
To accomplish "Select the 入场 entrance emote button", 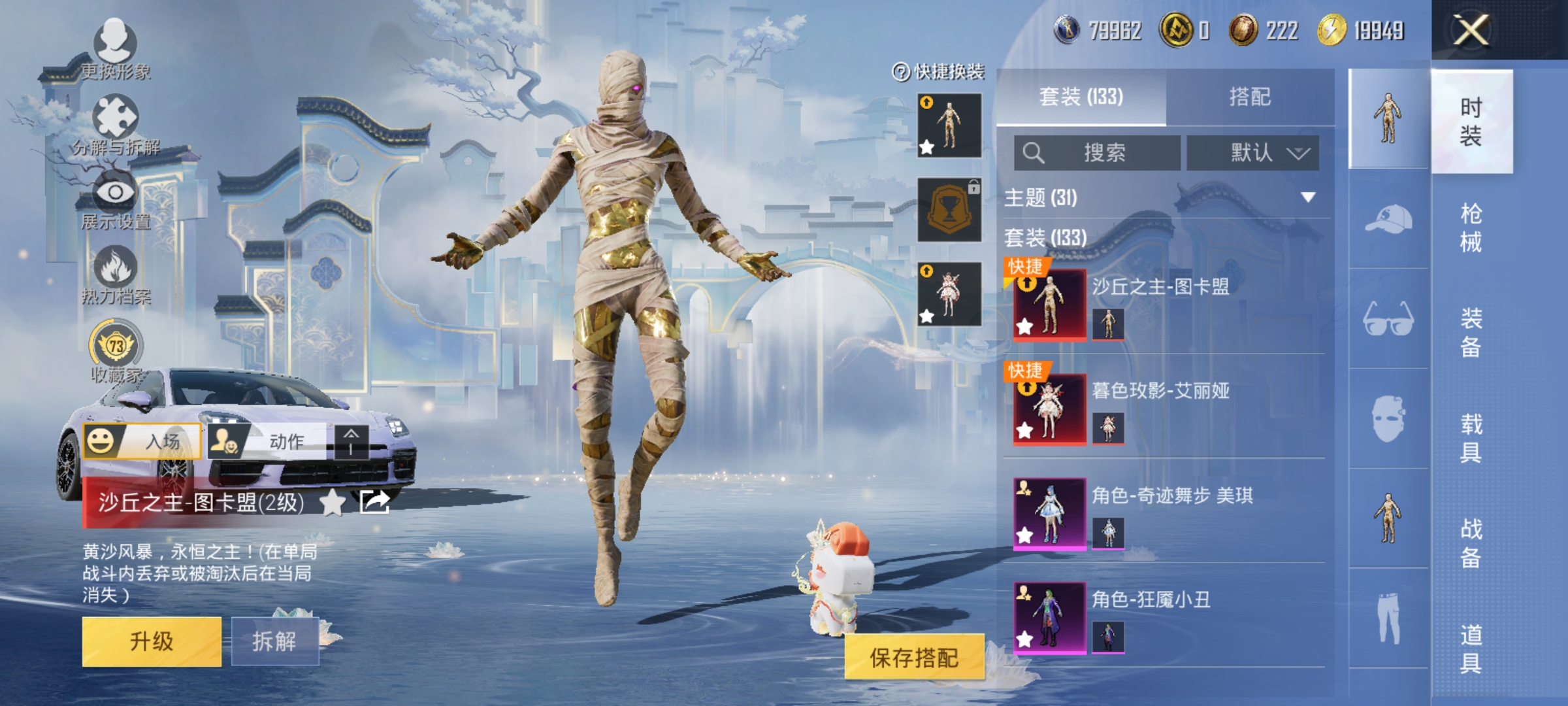I will [142, 441].
